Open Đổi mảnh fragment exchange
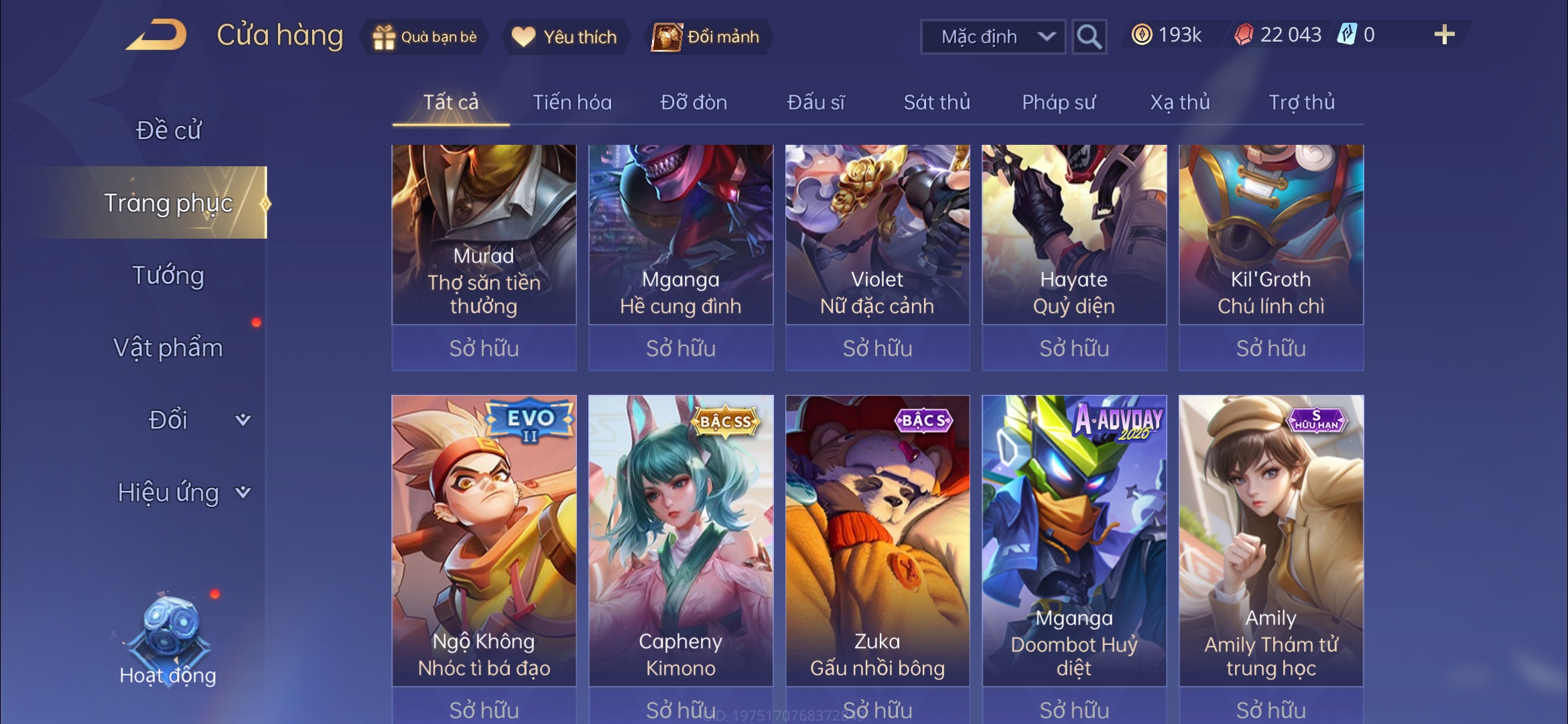This screenshot has height=724, width=1568. [x=707, y=37]
